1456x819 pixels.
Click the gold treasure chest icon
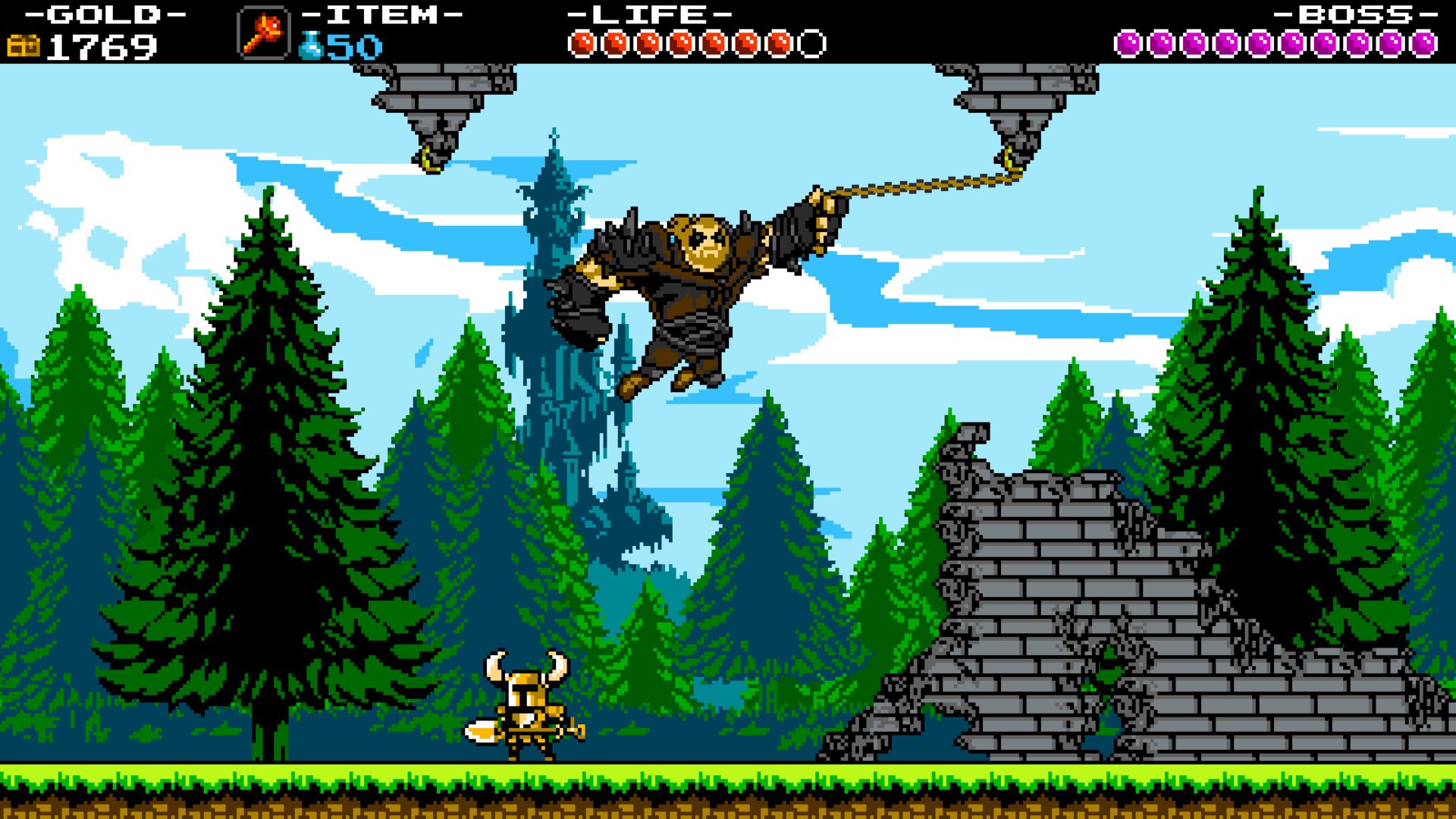(25, 45)
